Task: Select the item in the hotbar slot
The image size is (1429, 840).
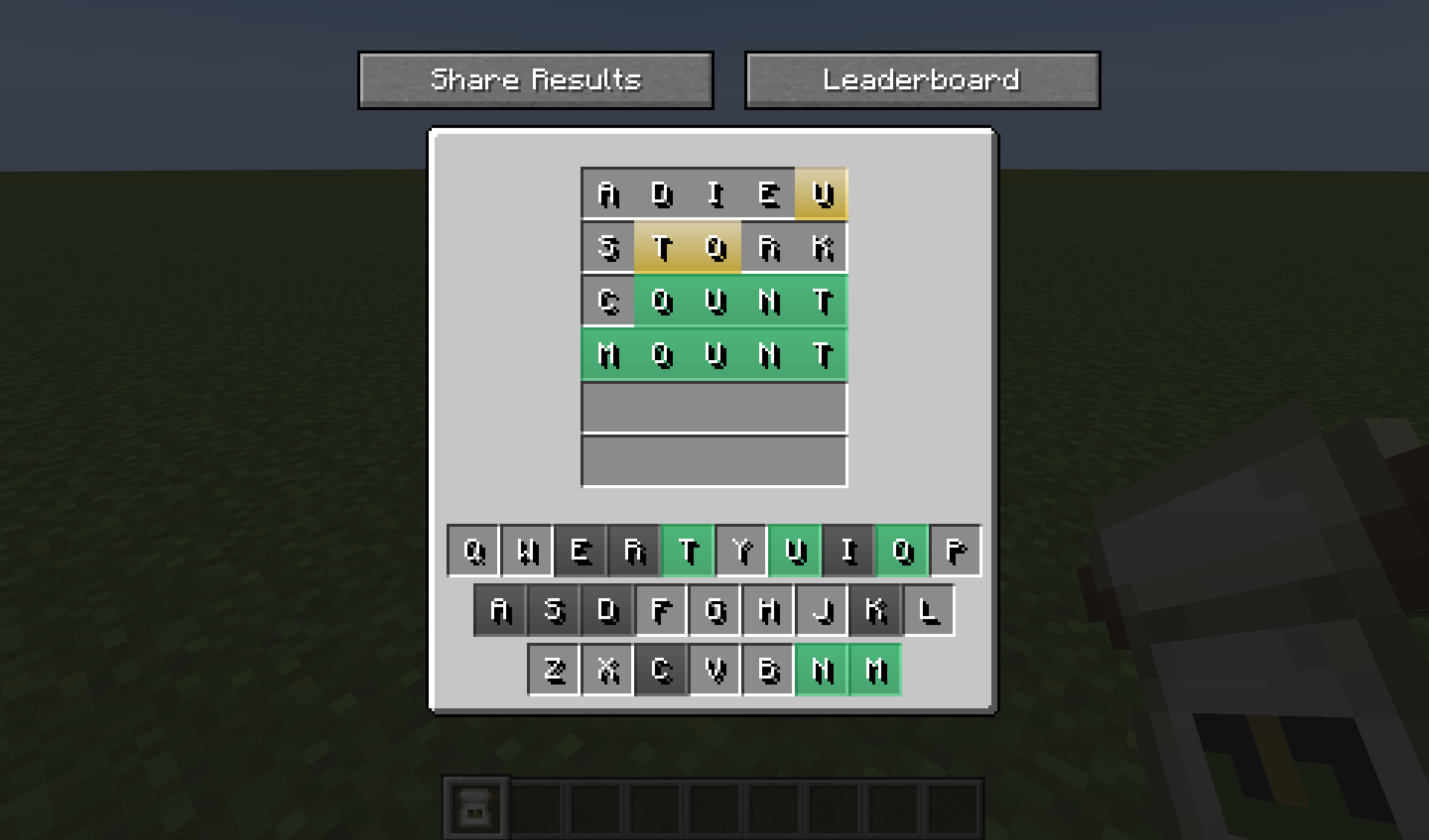Action: point(474,806)
